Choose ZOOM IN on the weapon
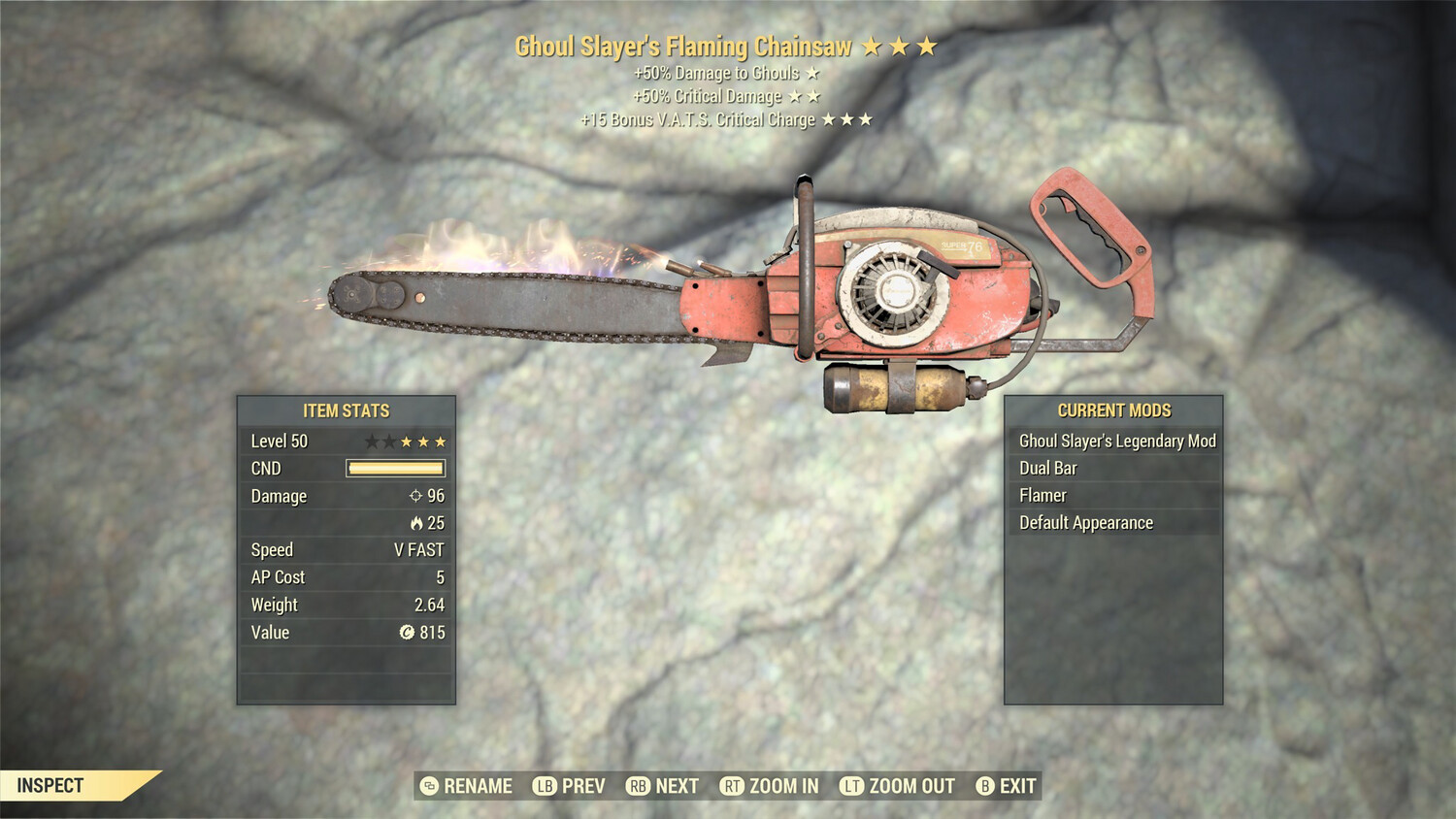The width and height of the screenshot is (1456, 819). tap(770, 786)
